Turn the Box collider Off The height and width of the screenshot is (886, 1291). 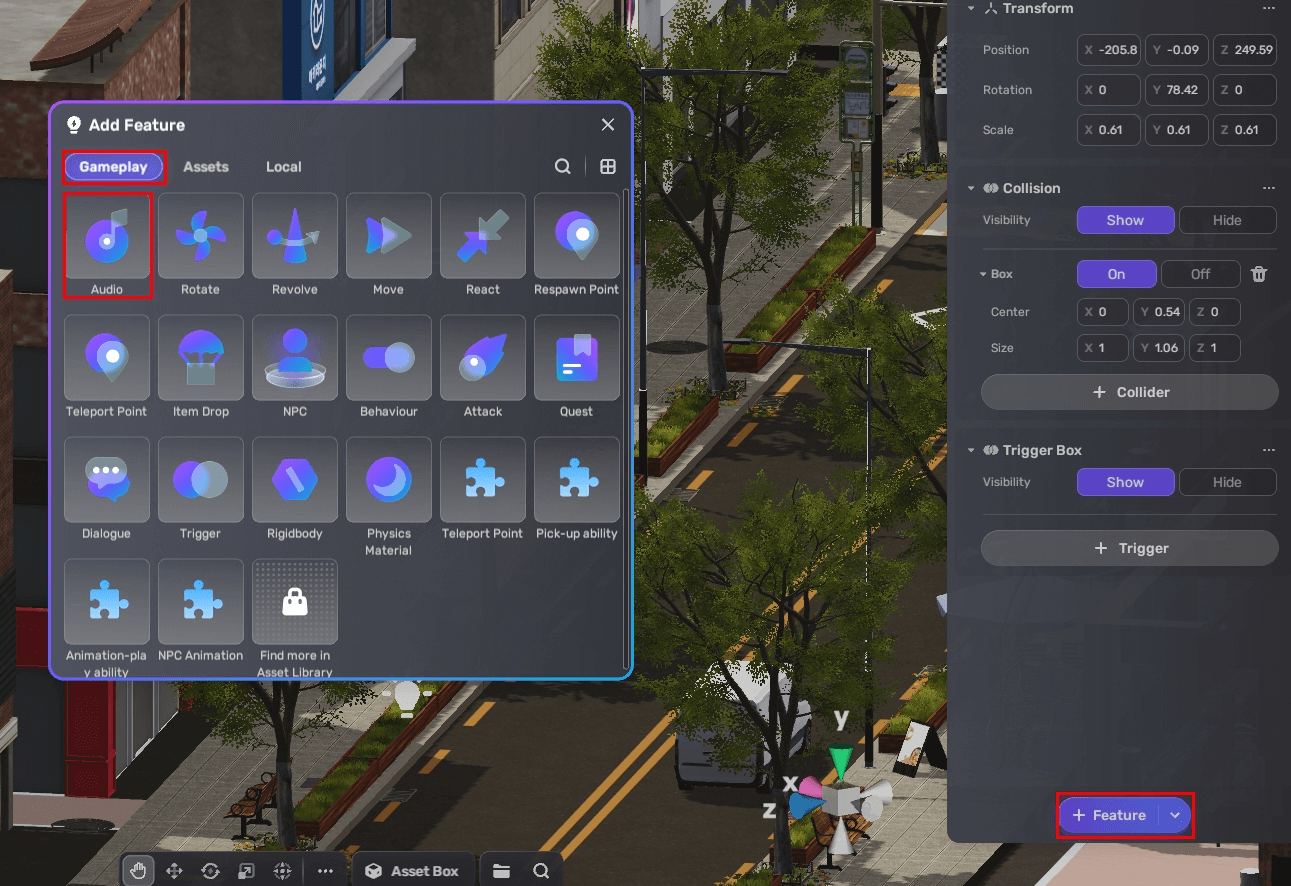[x=1200, y=273]
